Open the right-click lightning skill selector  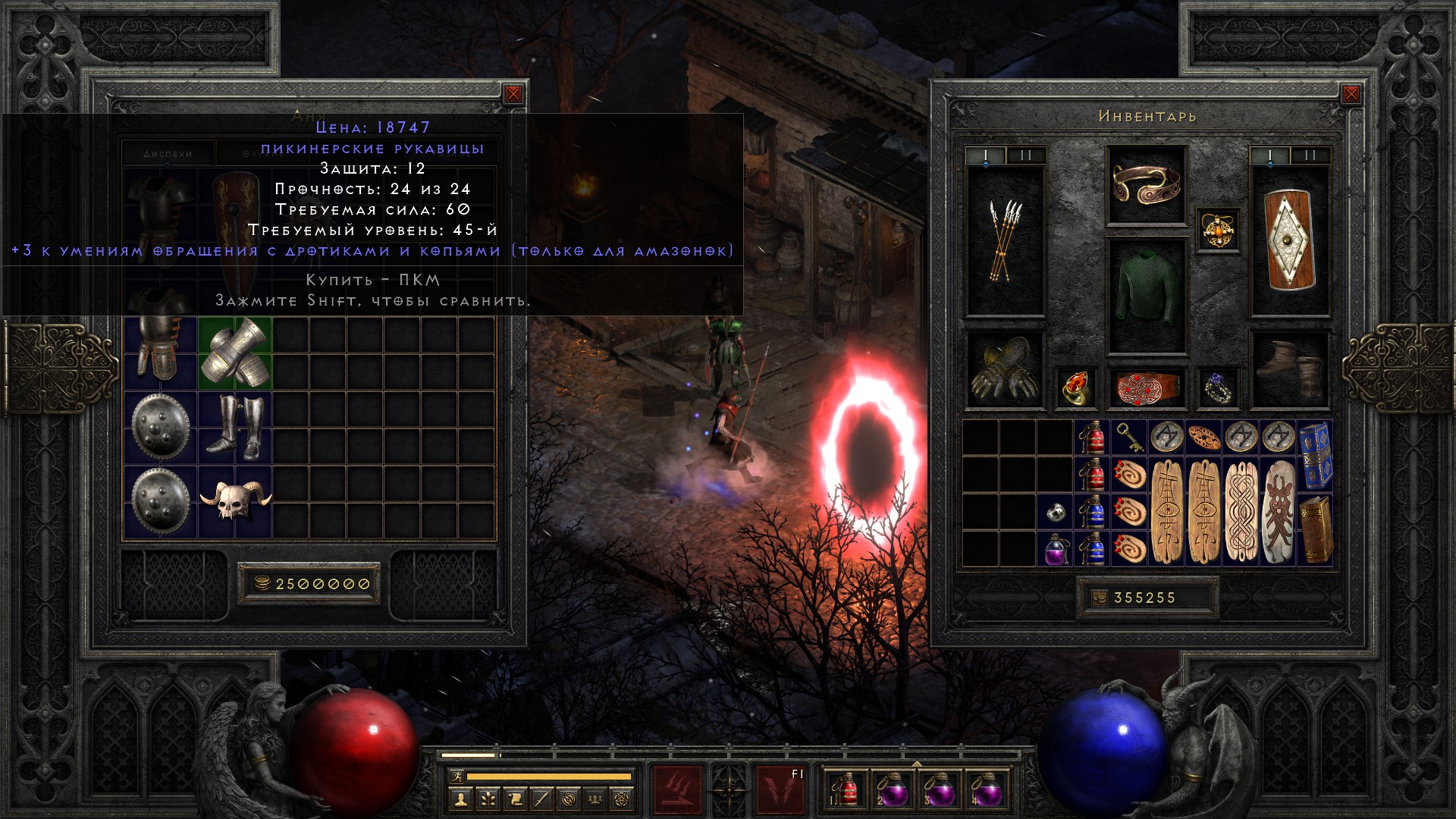(x=781, y=789)
